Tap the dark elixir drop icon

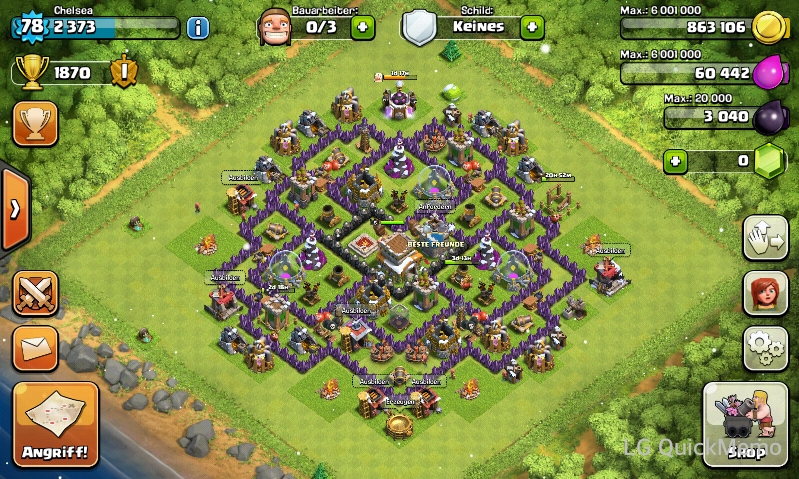770,117
